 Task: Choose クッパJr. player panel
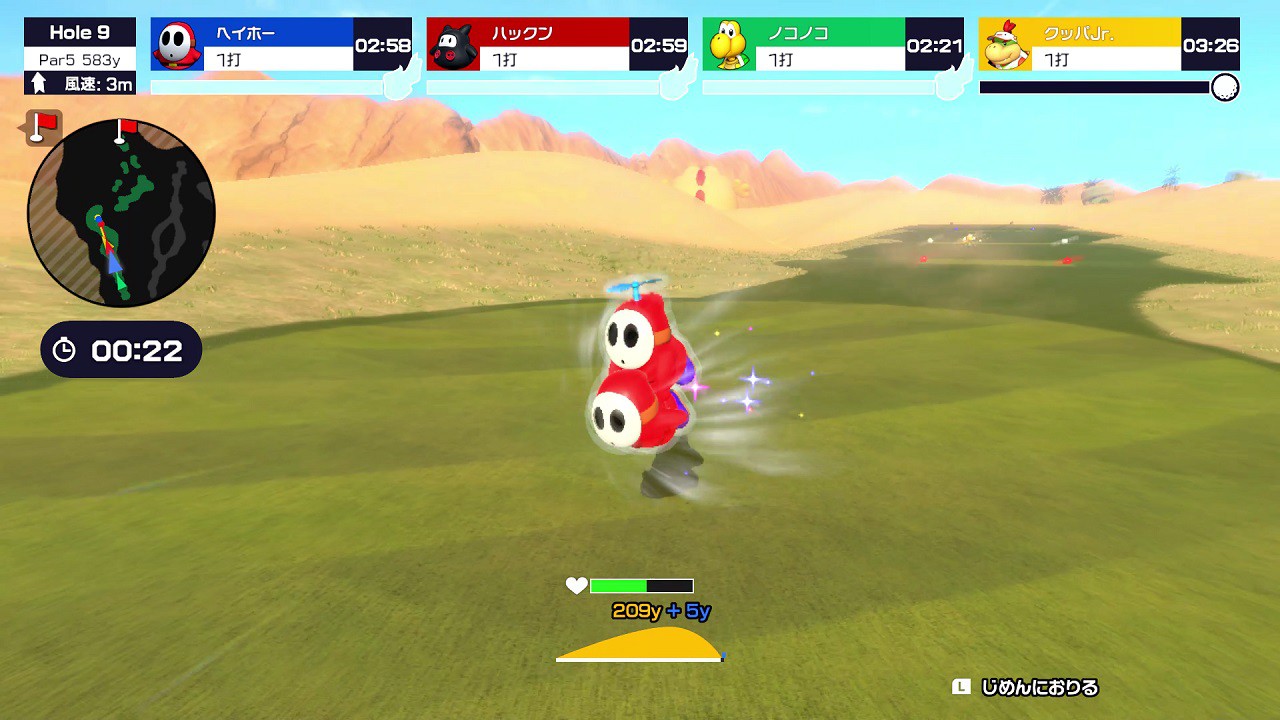click(1109, 45)
